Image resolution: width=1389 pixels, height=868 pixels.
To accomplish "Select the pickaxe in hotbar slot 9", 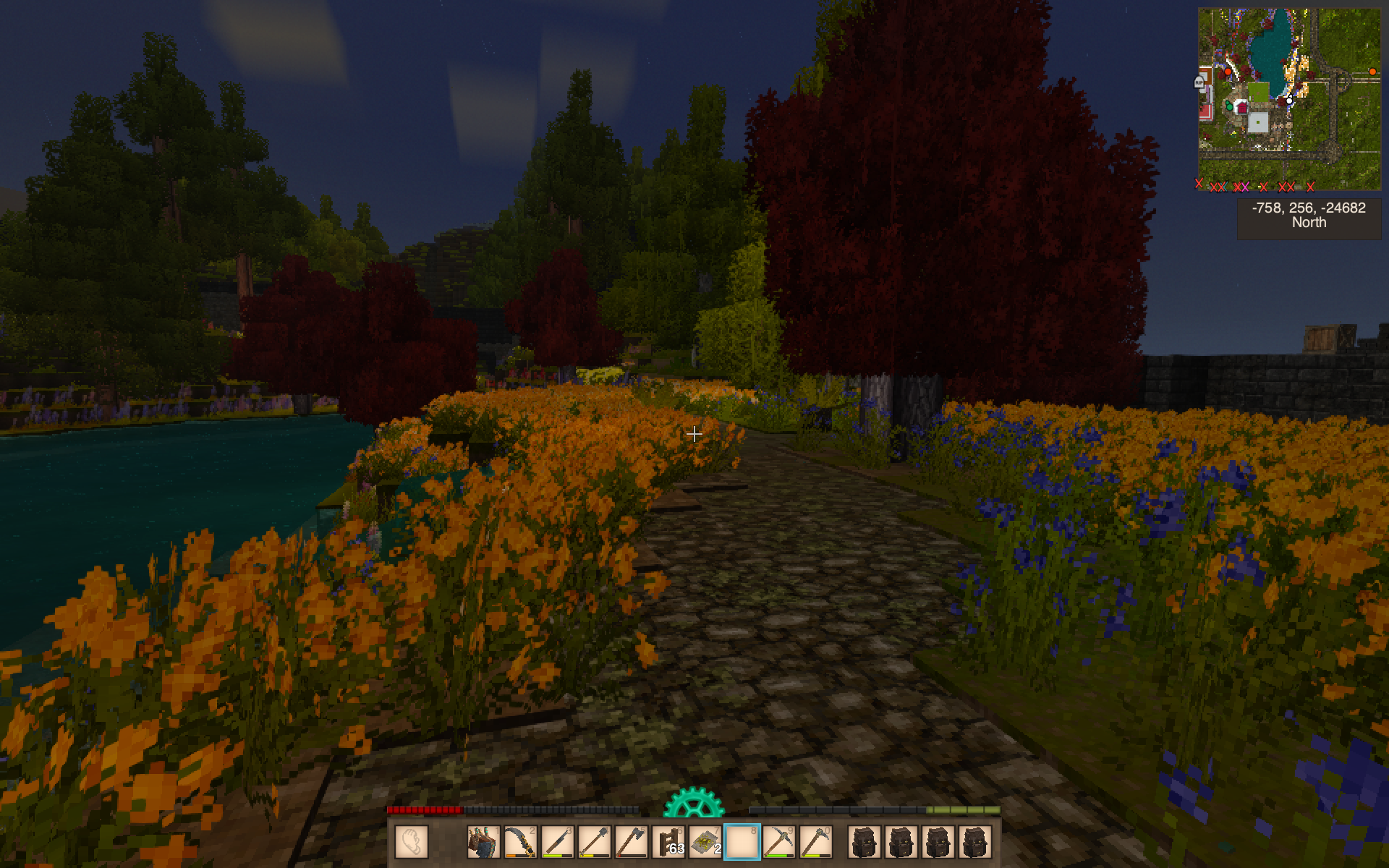I will [779, 843].
